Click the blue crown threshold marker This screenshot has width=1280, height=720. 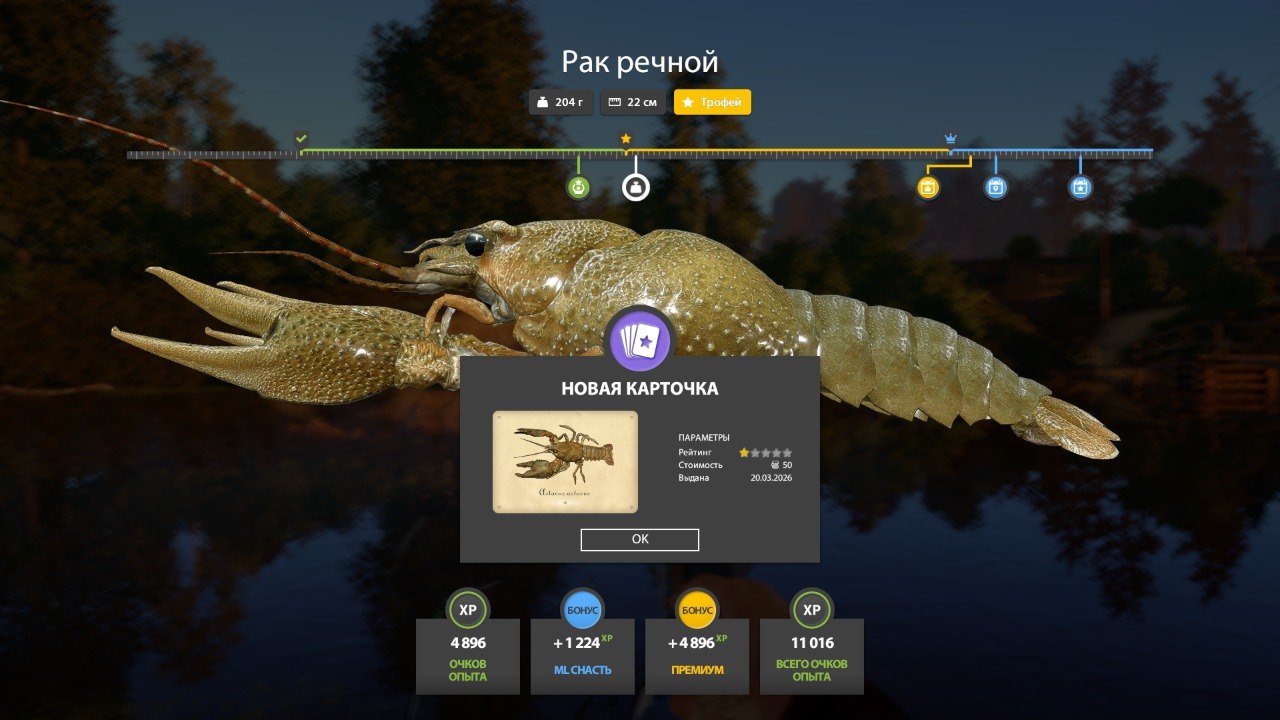tap(950, 139)
